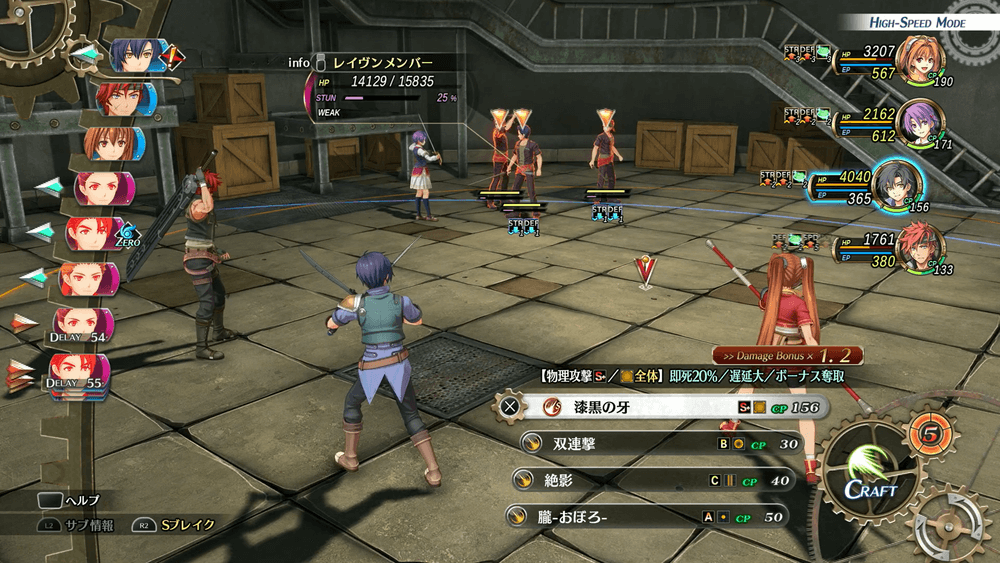1000x563 pixels.
Task: Select the turn order entry with Delay 55
Action: tap(78, 373)
